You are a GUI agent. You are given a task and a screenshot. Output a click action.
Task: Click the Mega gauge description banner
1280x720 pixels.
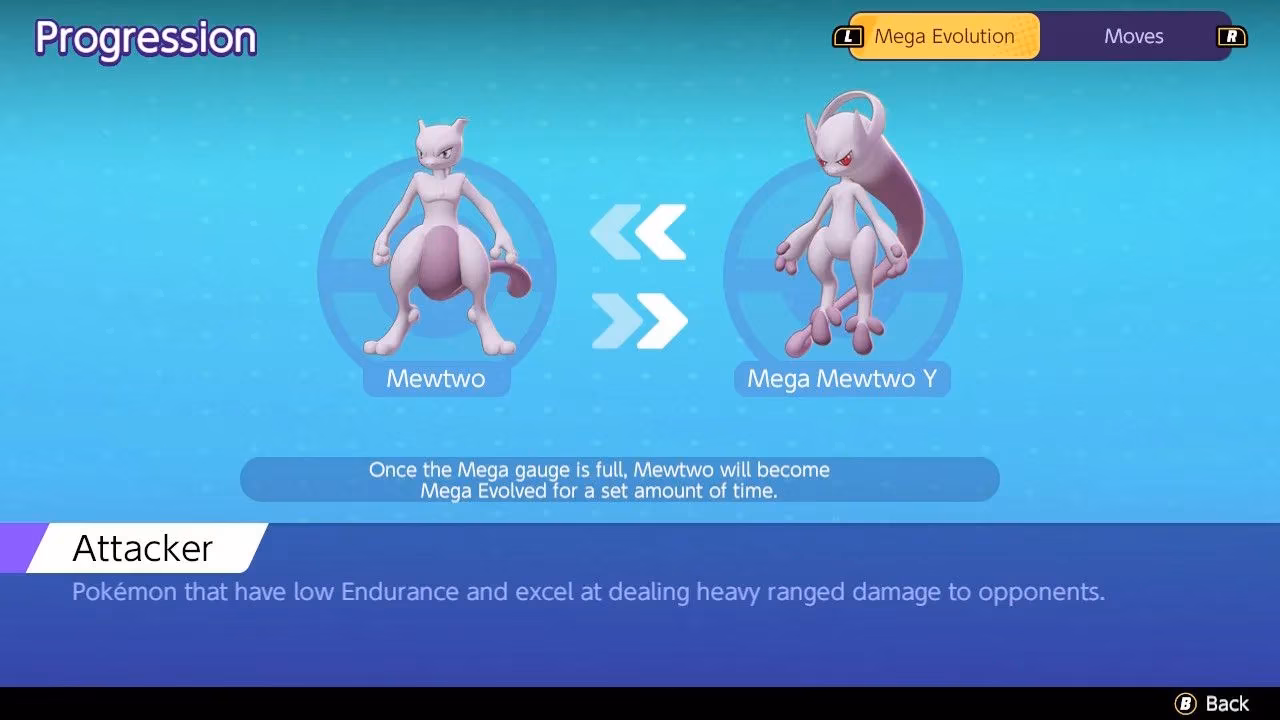pyautogui.click(x=620, y=479)
